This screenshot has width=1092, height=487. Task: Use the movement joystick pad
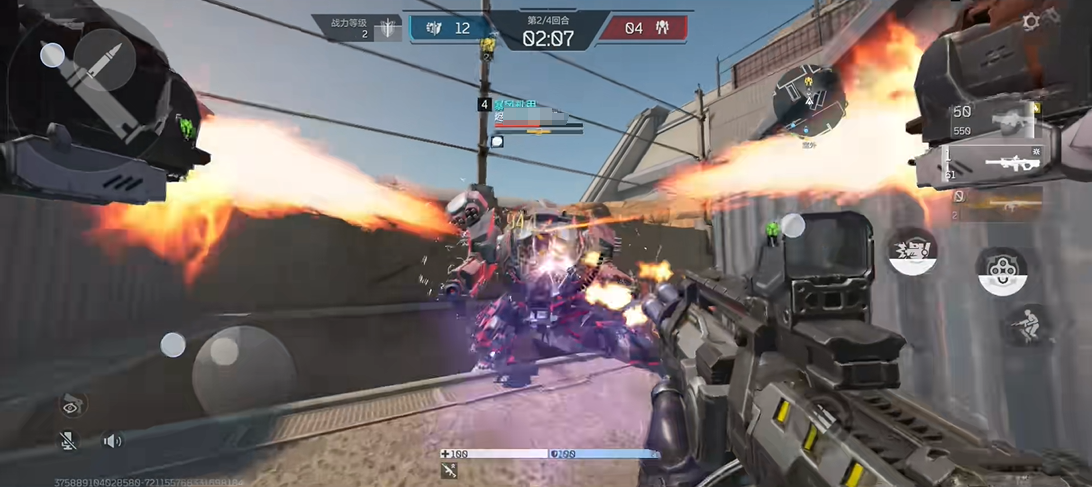pos(243,369)
